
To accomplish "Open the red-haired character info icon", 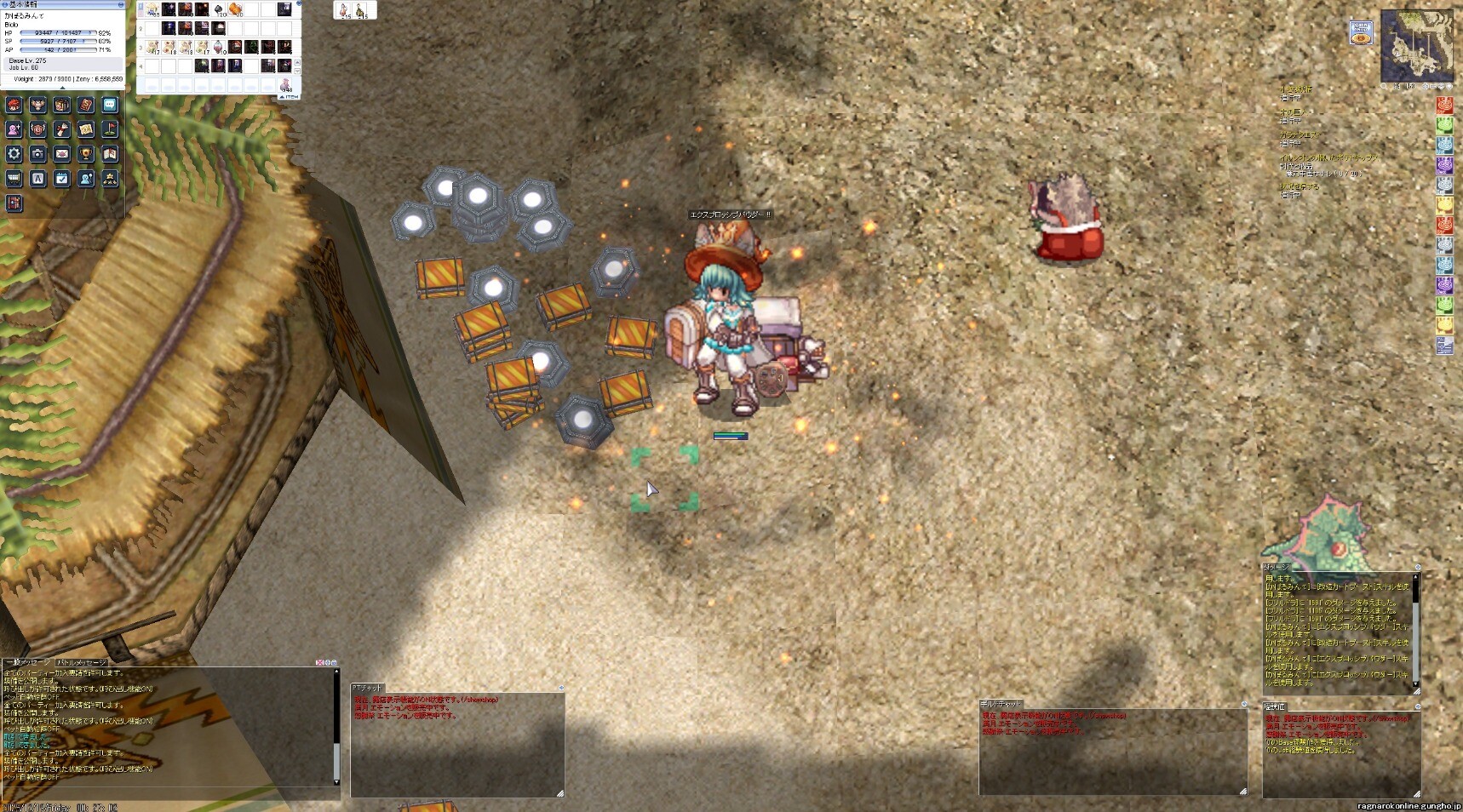I will coord(14,105).
